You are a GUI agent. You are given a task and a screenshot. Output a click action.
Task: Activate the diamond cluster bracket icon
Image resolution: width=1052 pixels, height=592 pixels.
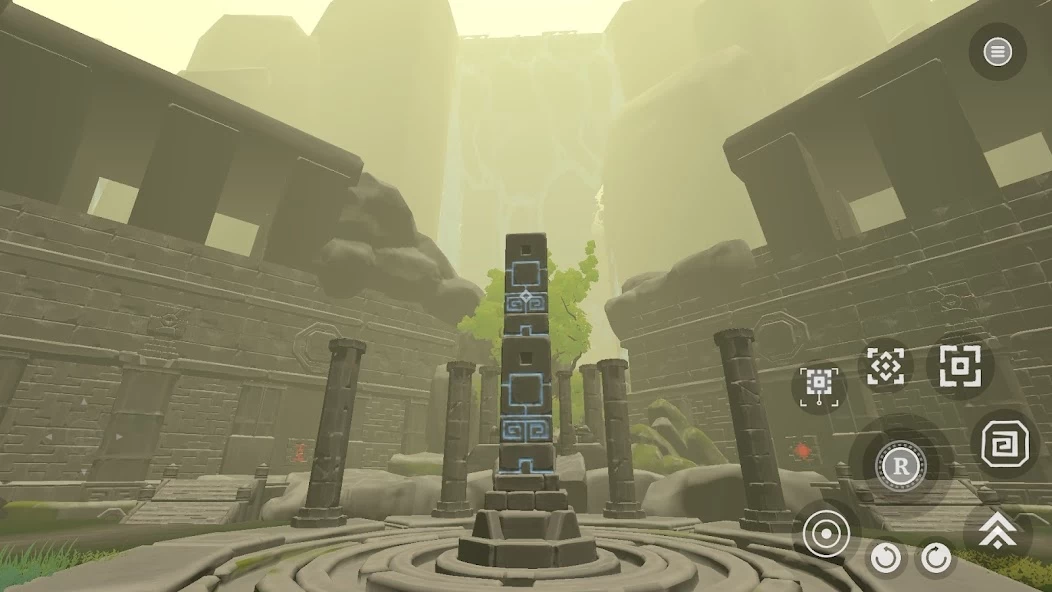(x=885, y=366)
